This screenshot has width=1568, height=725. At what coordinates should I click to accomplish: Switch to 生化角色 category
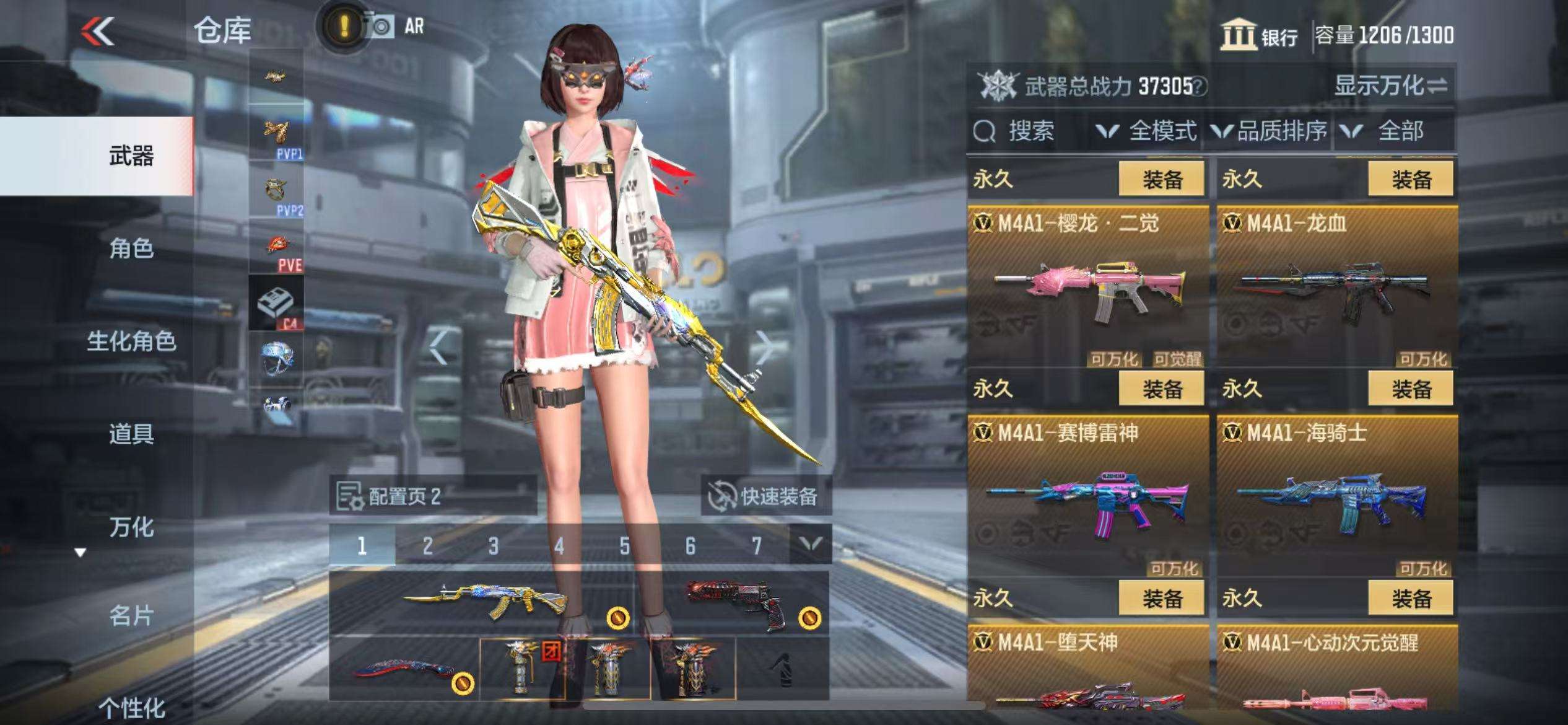[x=131, y=341]
